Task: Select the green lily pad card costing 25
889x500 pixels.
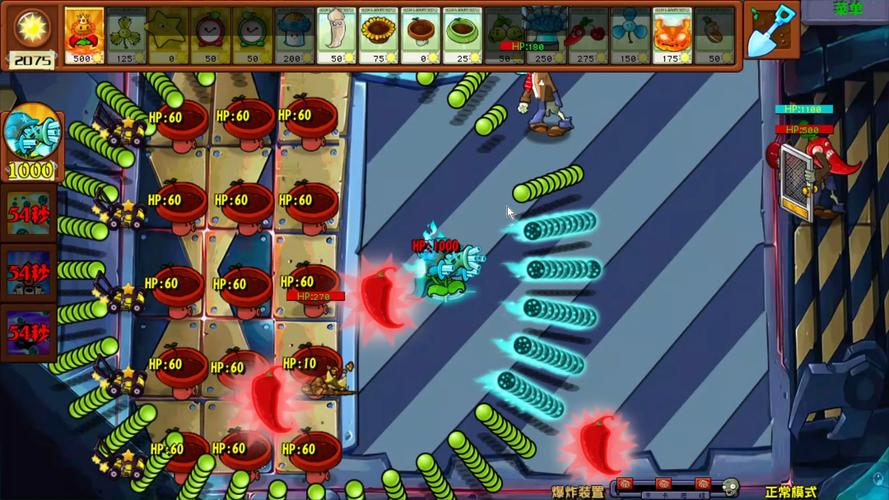Action: click(x=462, y=34)
